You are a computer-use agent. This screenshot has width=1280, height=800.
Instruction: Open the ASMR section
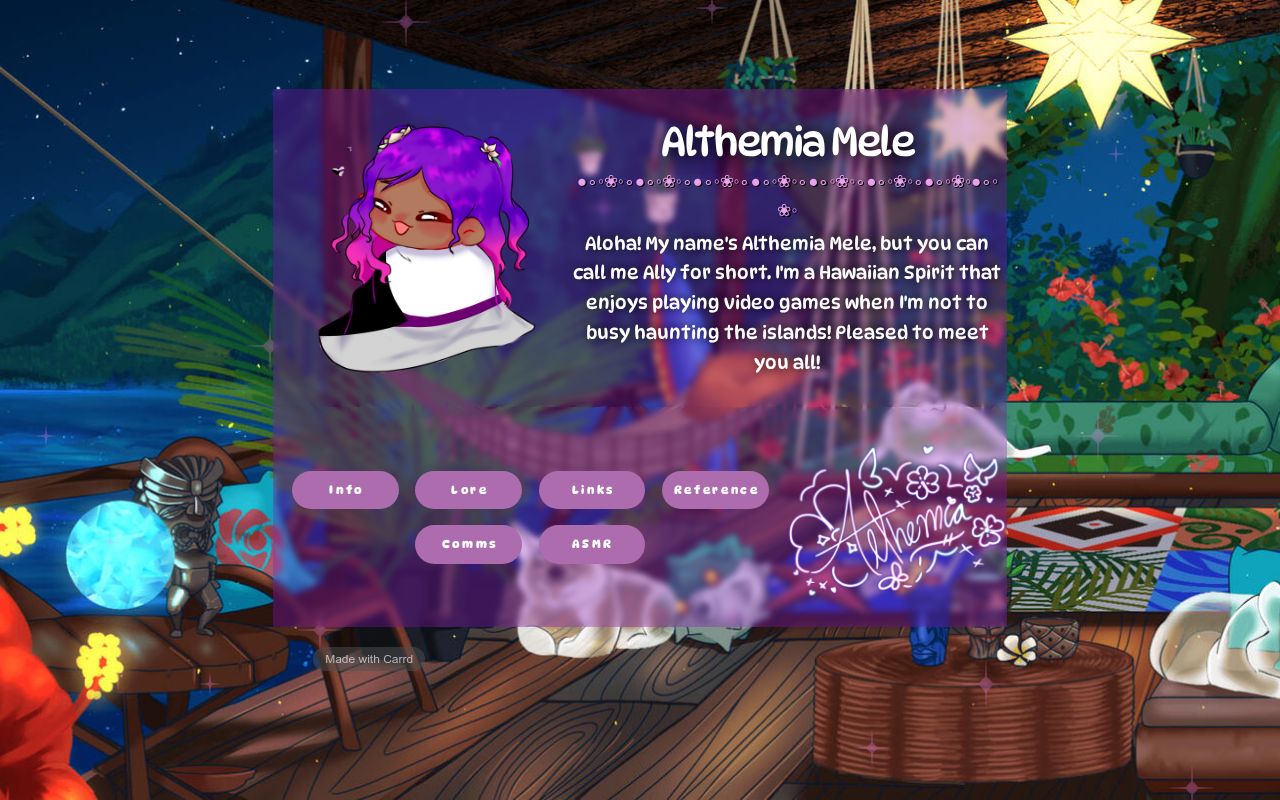click(591, 544)
